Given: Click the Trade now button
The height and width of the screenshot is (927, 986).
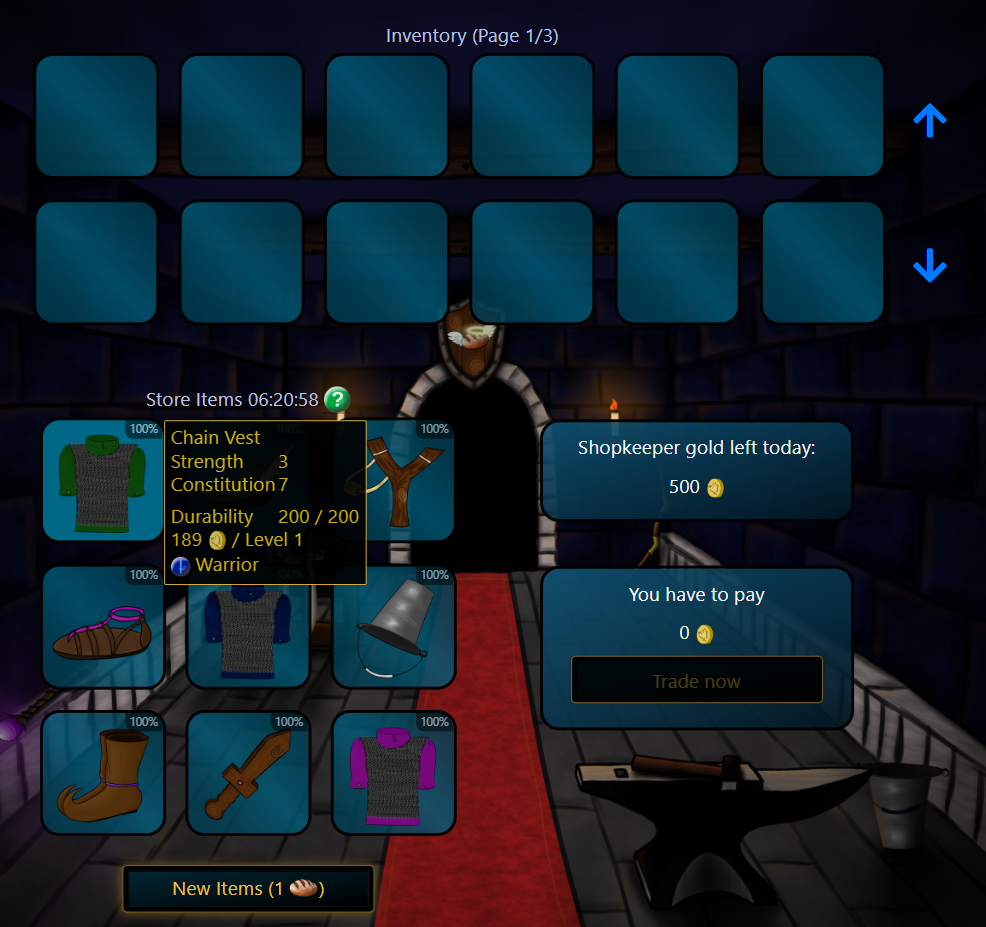Looking at the screenshot, I should click(696, 681).
